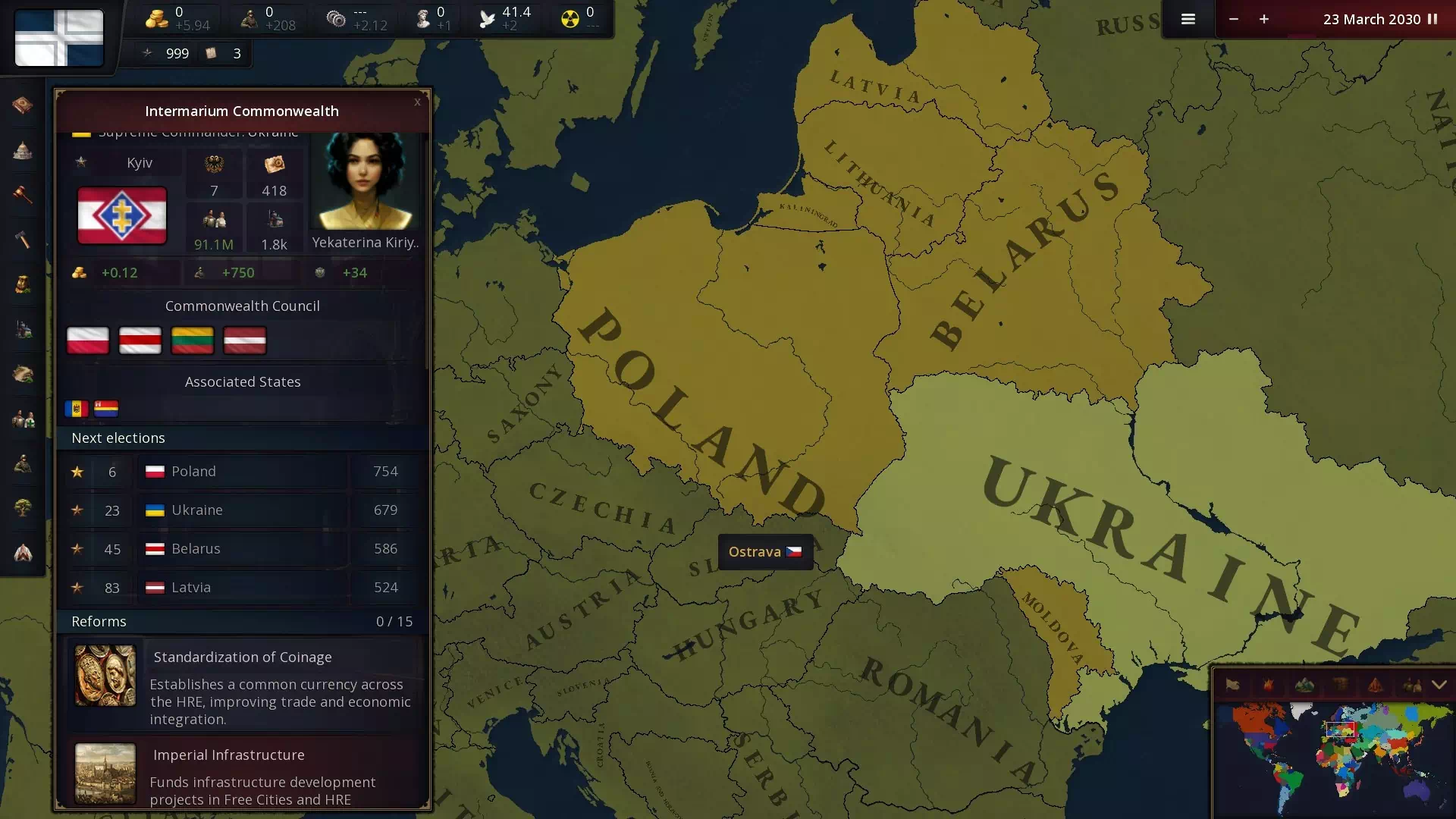
Task: Collapse the minimap with the chevron arrow
Action: 1439,685
